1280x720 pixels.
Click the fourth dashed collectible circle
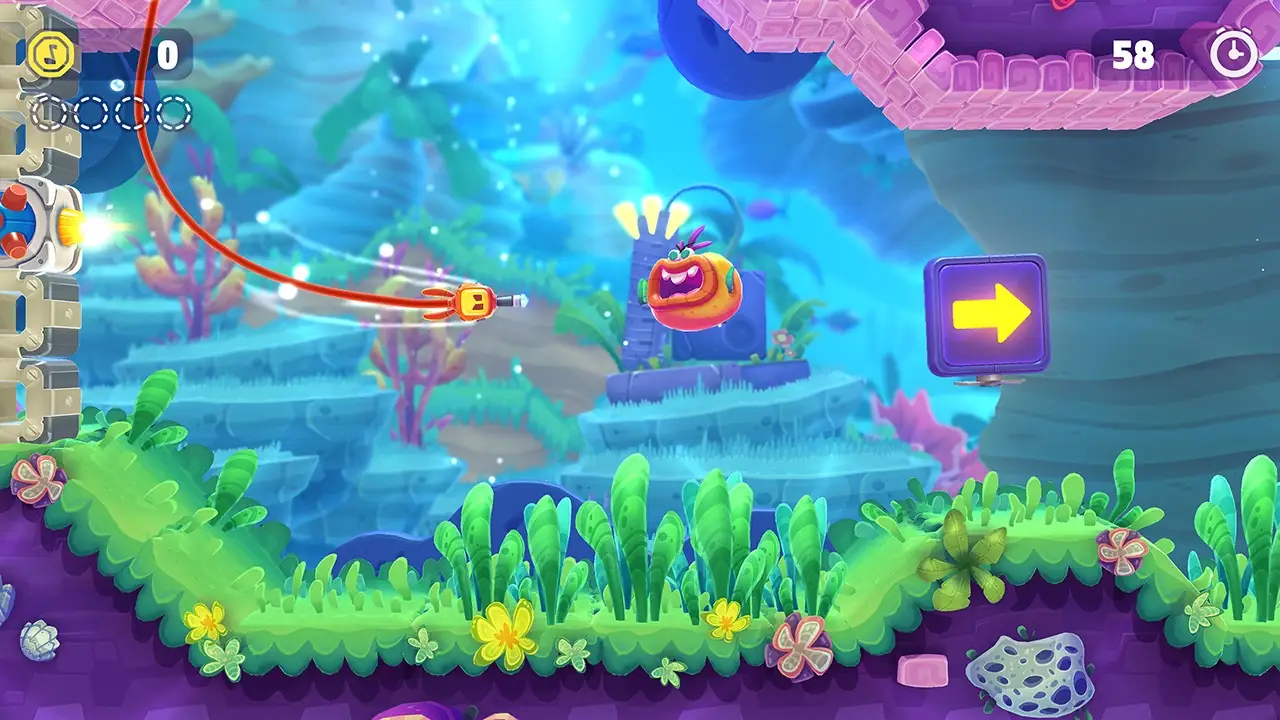[172, 110]
